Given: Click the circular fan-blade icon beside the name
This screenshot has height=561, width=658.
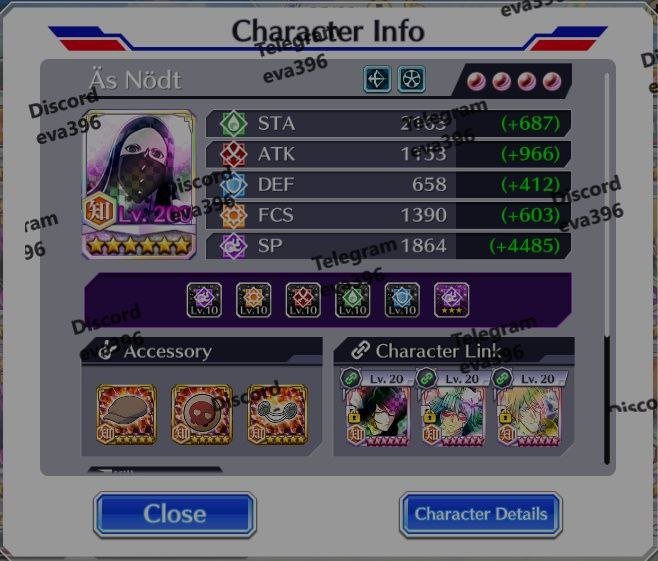Looking at the screenshot, I should pyautogui.click(x=411, y=80).
